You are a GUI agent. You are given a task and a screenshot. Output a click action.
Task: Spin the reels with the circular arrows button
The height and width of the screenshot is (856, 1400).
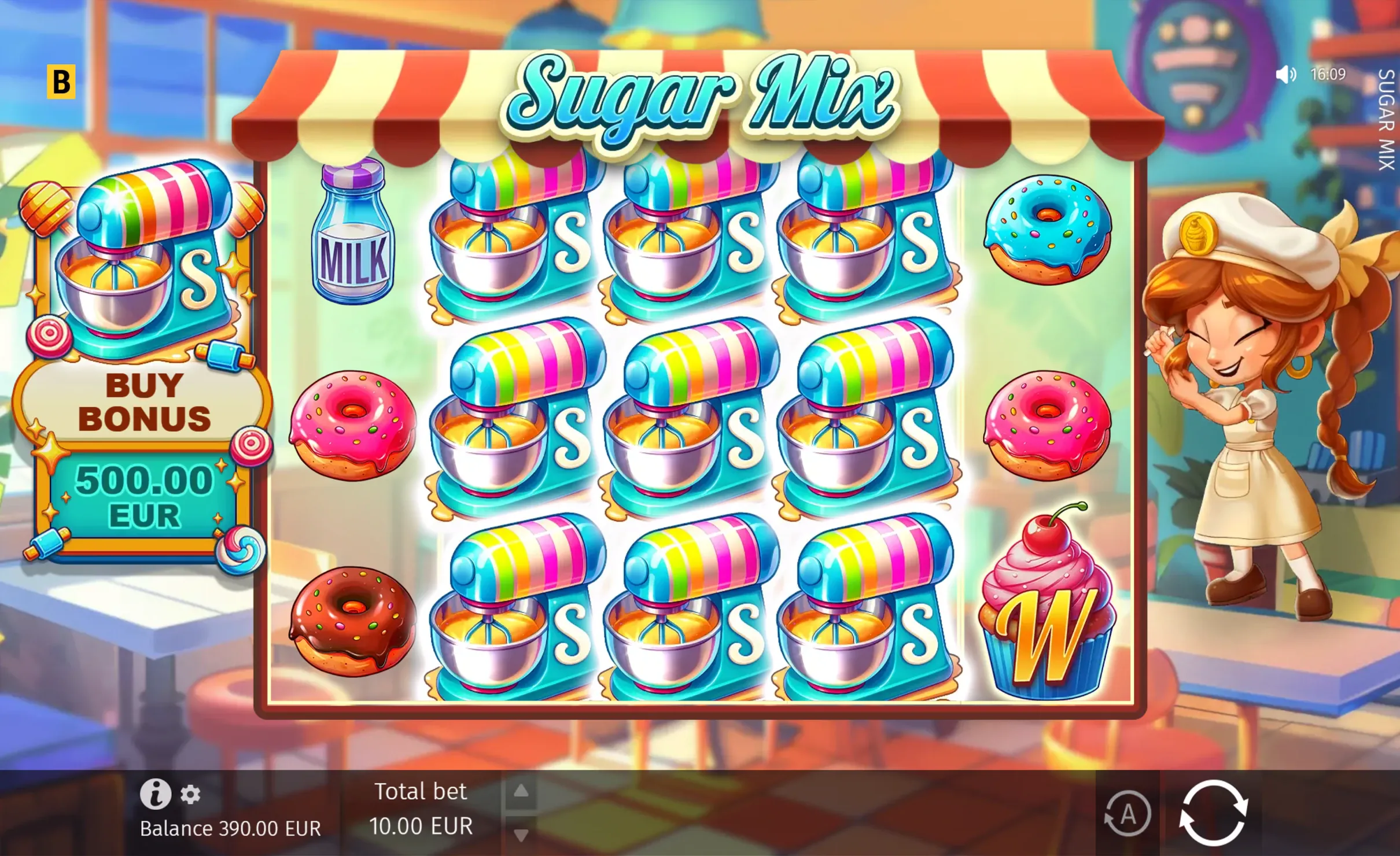(x=1213, y=813)
